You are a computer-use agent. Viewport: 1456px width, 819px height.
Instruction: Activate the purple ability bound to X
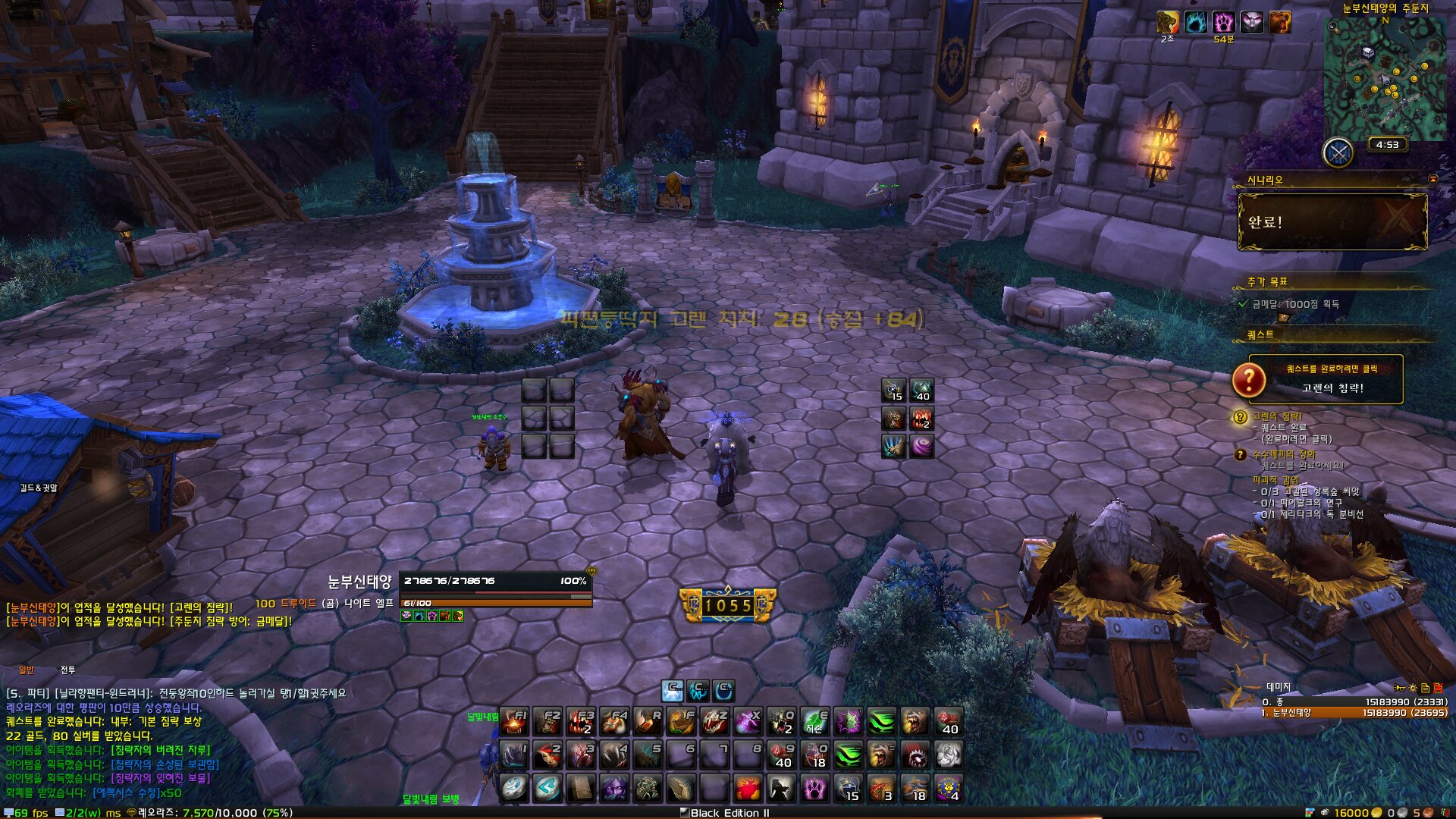748,721
